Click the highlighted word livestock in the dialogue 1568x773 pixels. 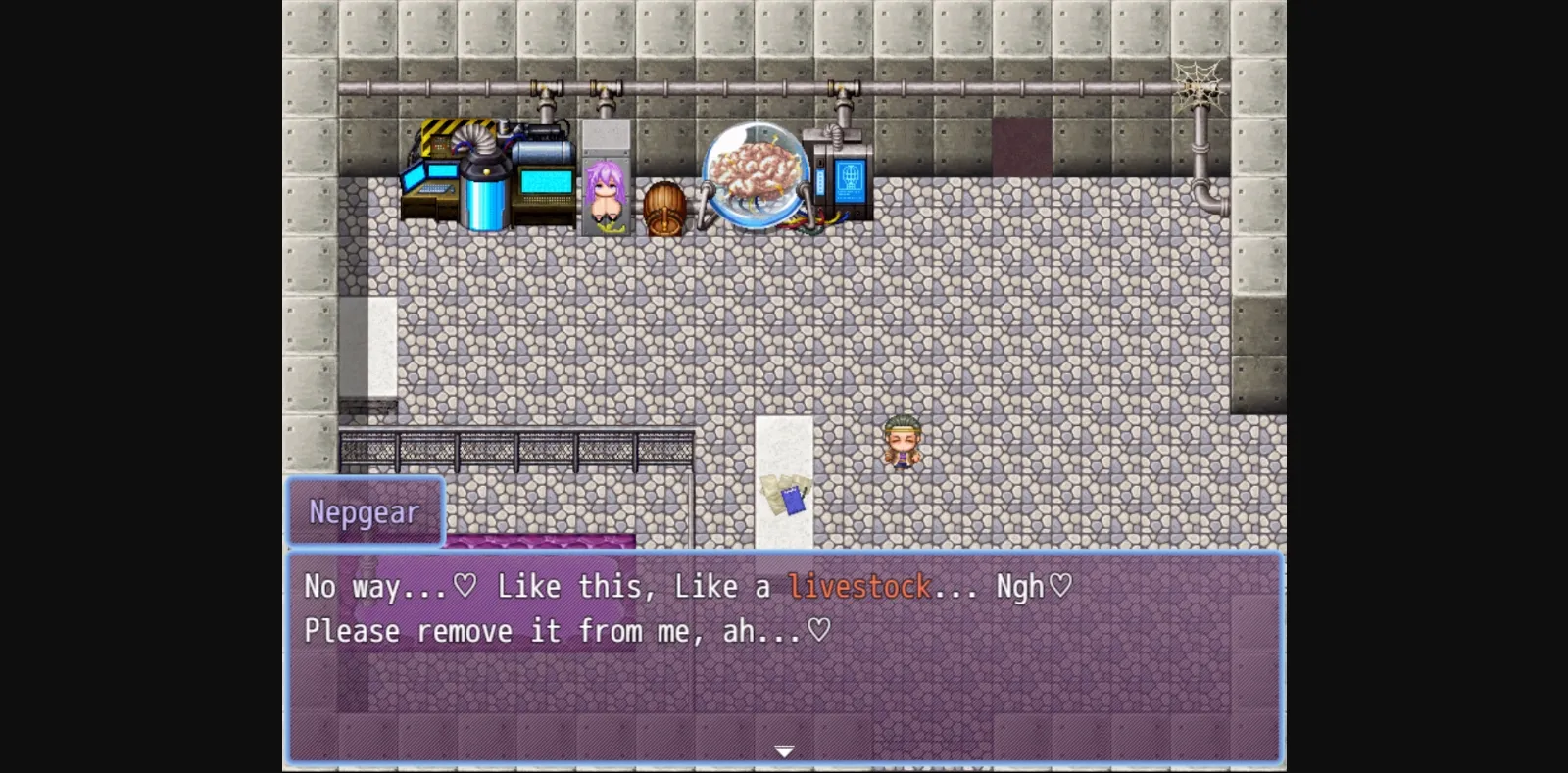click(x=860, y=585)
